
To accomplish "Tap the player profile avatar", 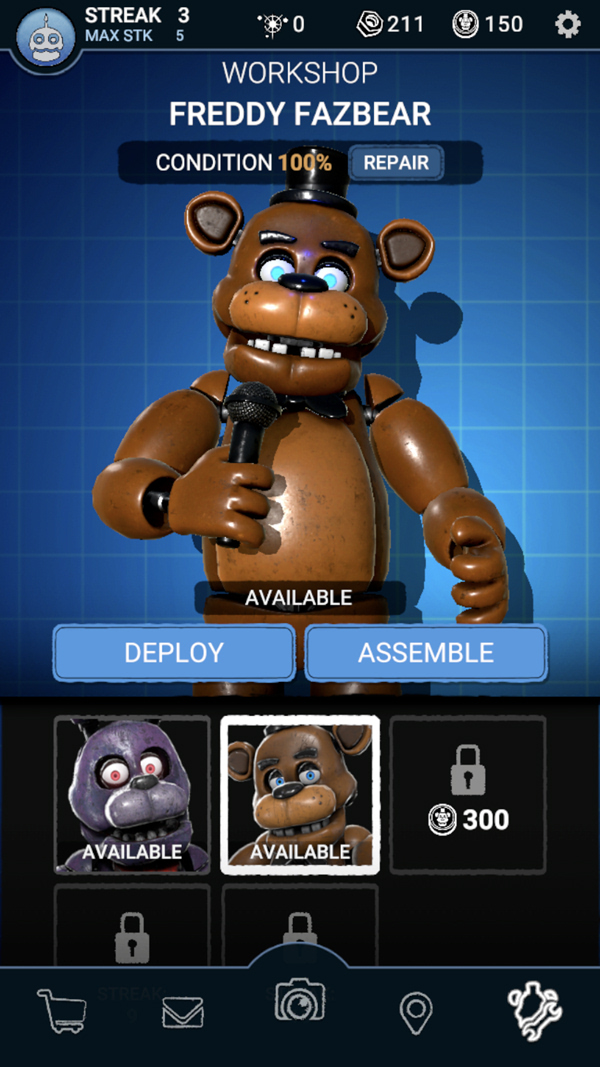I will click(x=45, y=37).
